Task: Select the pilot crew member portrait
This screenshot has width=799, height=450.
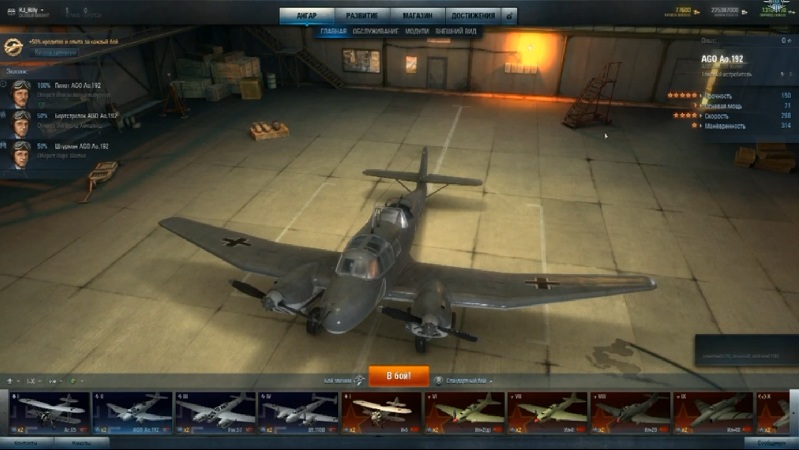Action: tap(21, 94)
